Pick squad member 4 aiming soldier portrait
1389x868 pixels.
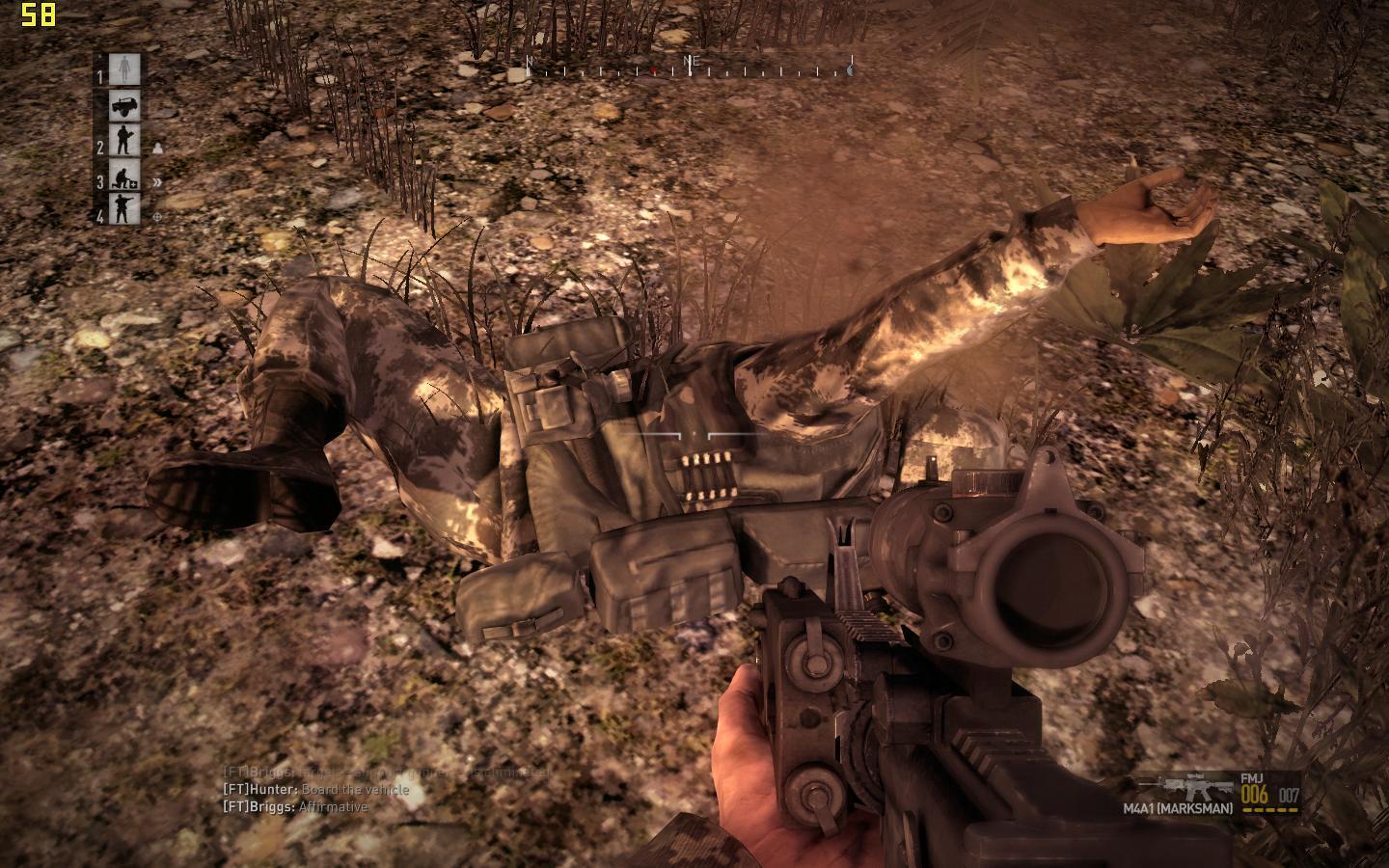(x=123, y=209)
